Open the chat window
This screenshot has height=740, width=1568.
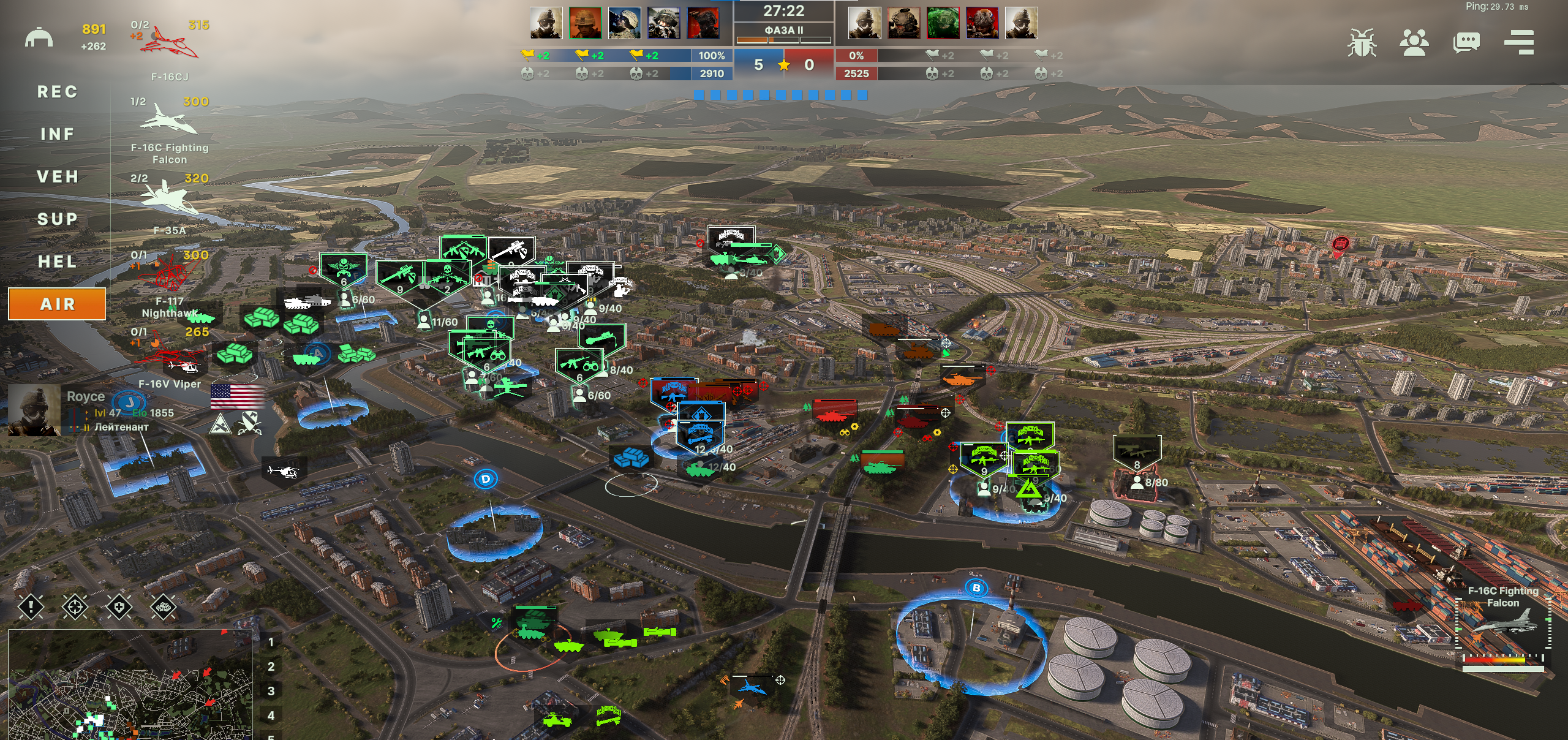point(1466,42)
